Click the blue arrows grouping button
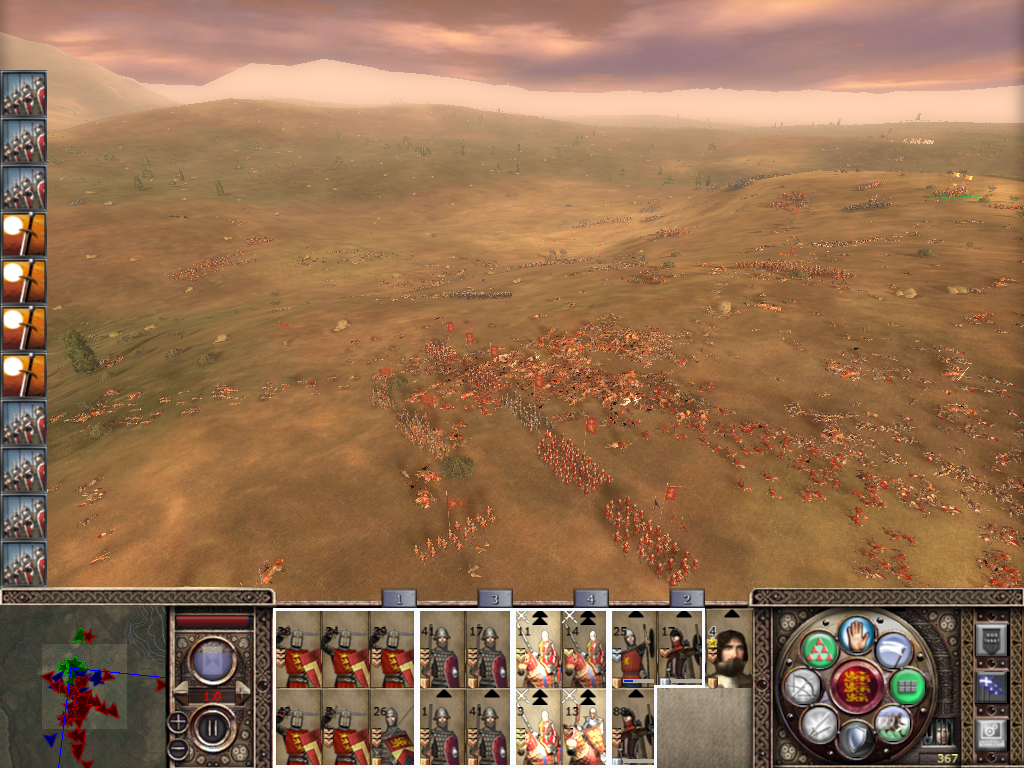Viewport: 1024px width, 768px height. click(990, 684)
